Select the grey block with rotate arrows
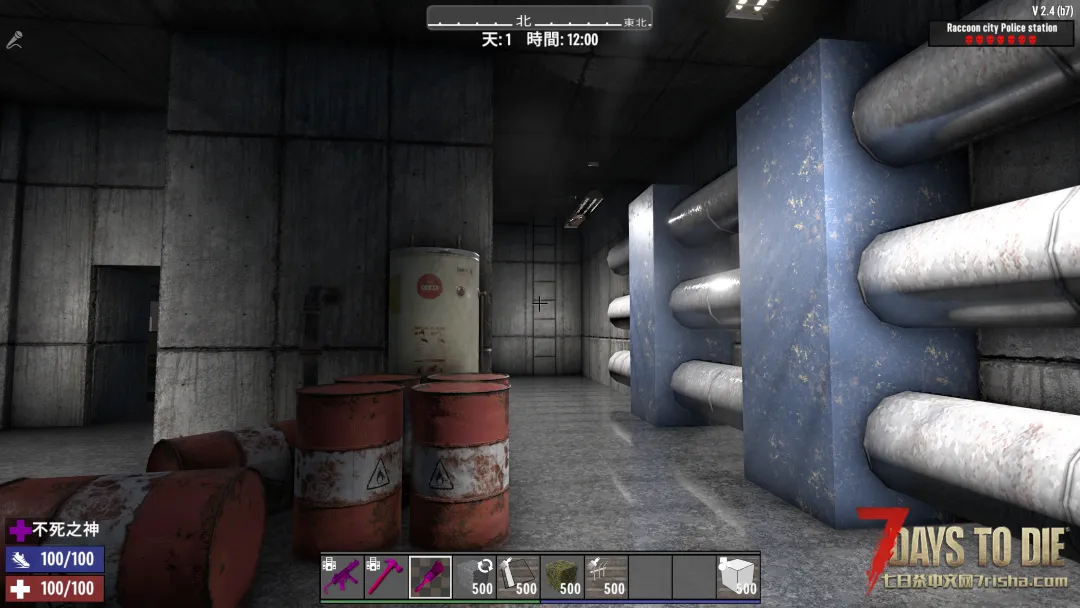1080x608 pixels. pos(474,577)
